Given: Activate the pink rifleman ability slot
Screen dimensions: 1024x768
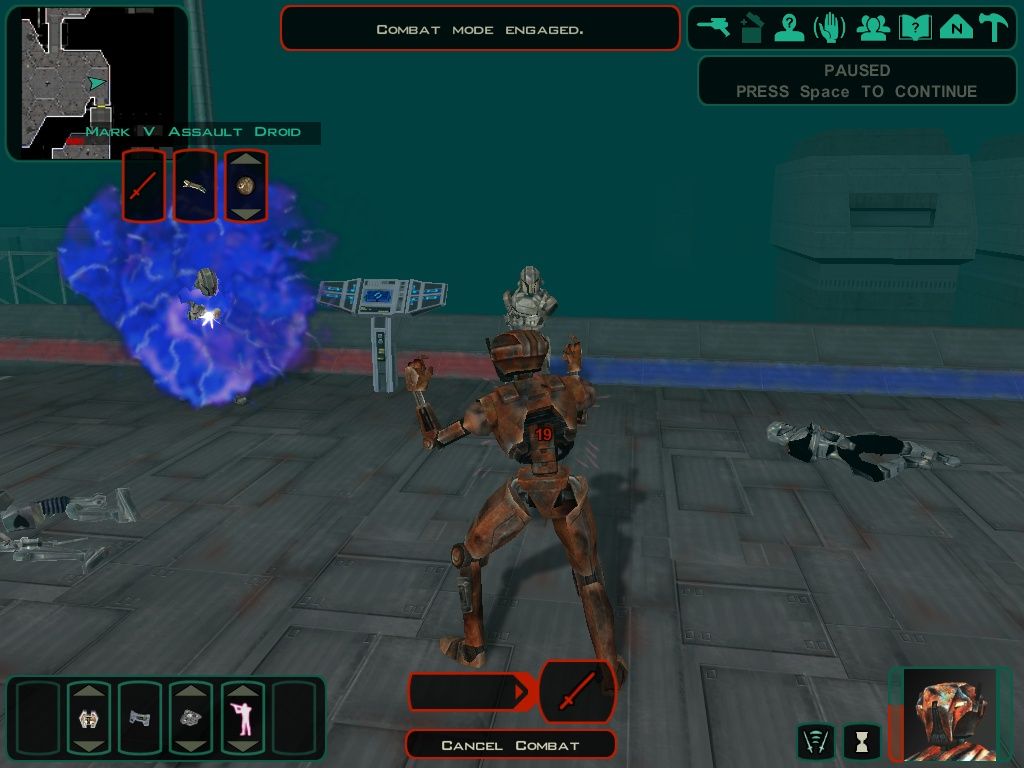Looking at the screenshot, I should point(242,718).
